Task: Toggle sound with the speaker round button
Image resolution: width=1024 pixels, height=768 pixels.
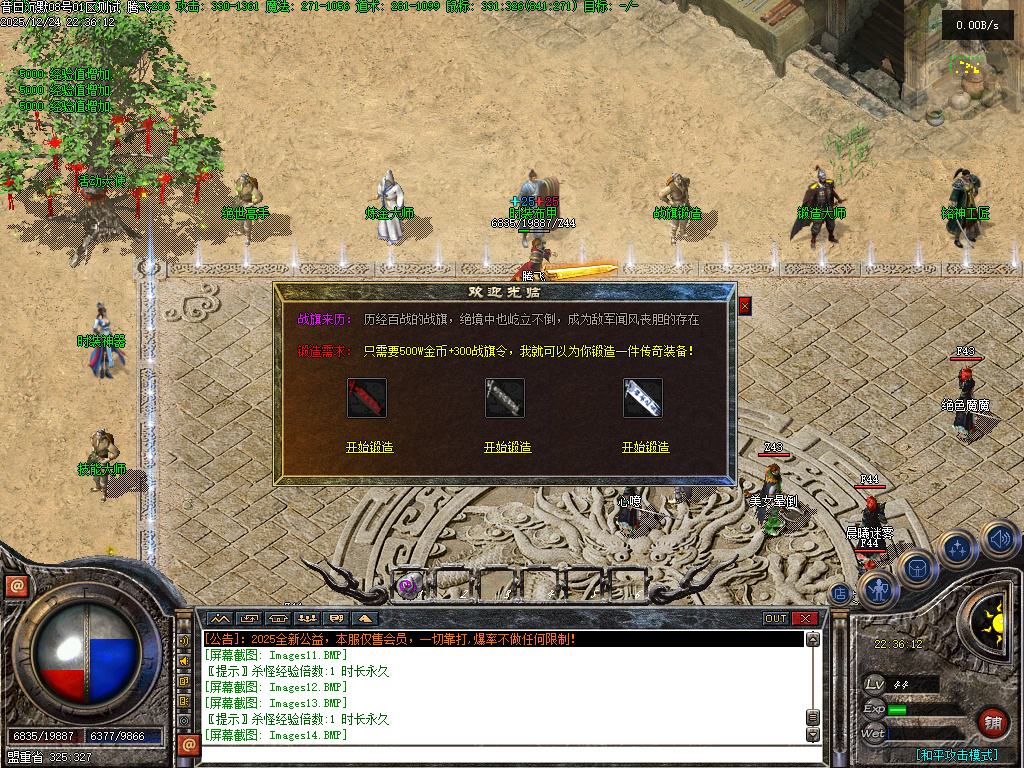Action: point(998,540)
